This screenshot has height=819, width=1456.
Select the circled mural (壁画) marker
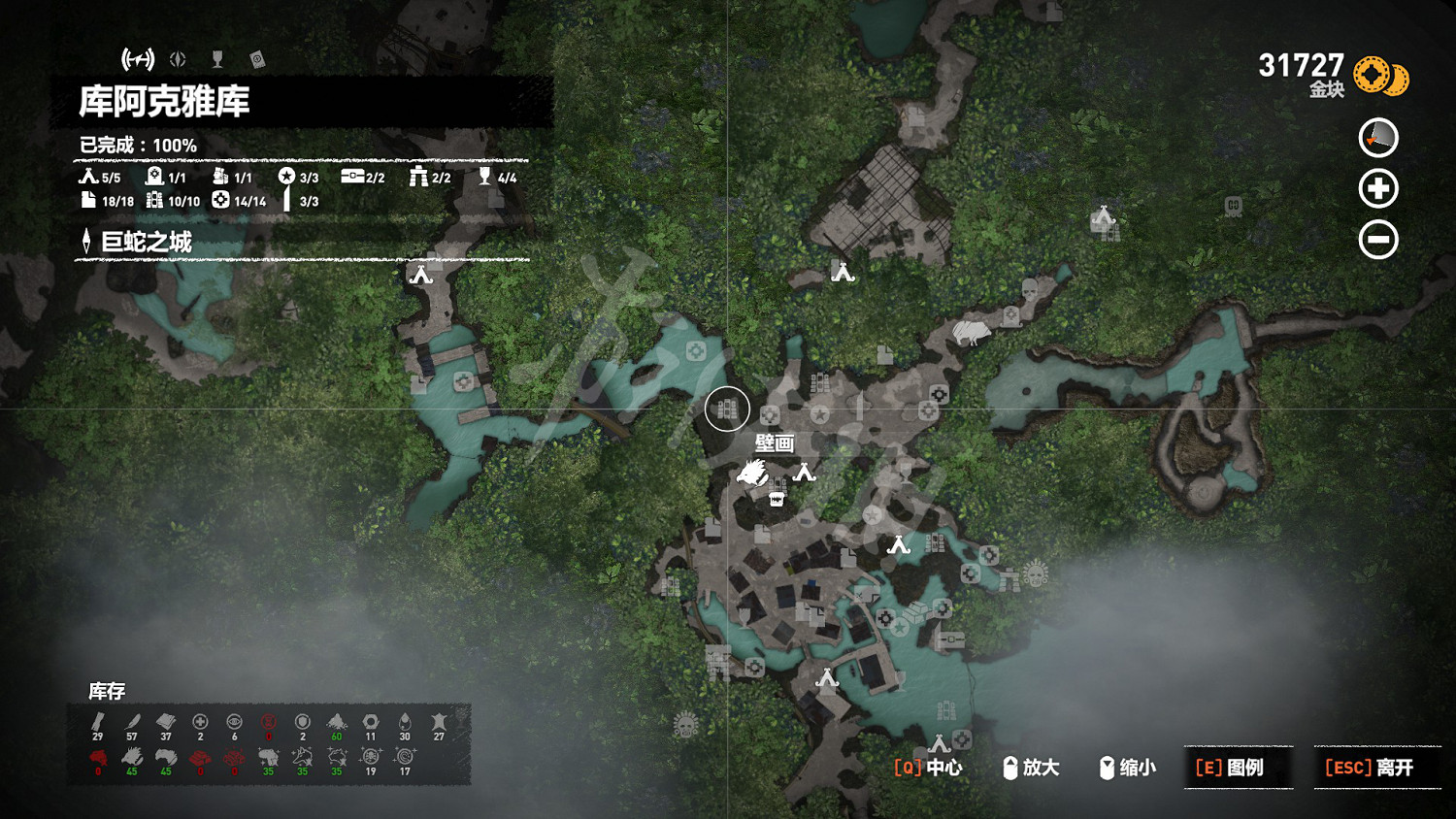tap(727, 409)
